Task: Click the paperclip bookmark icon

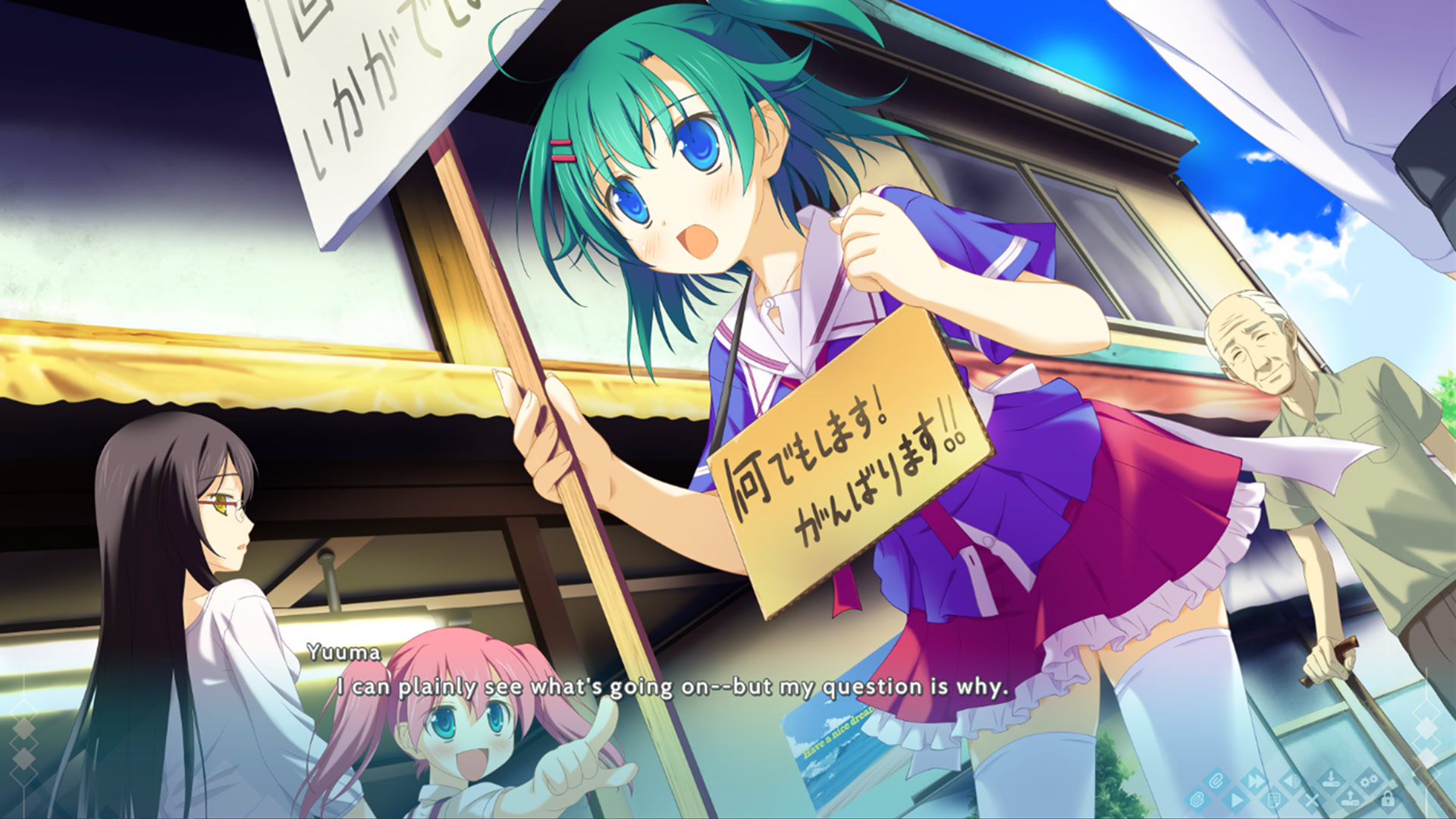Action: coord(1215,779)
